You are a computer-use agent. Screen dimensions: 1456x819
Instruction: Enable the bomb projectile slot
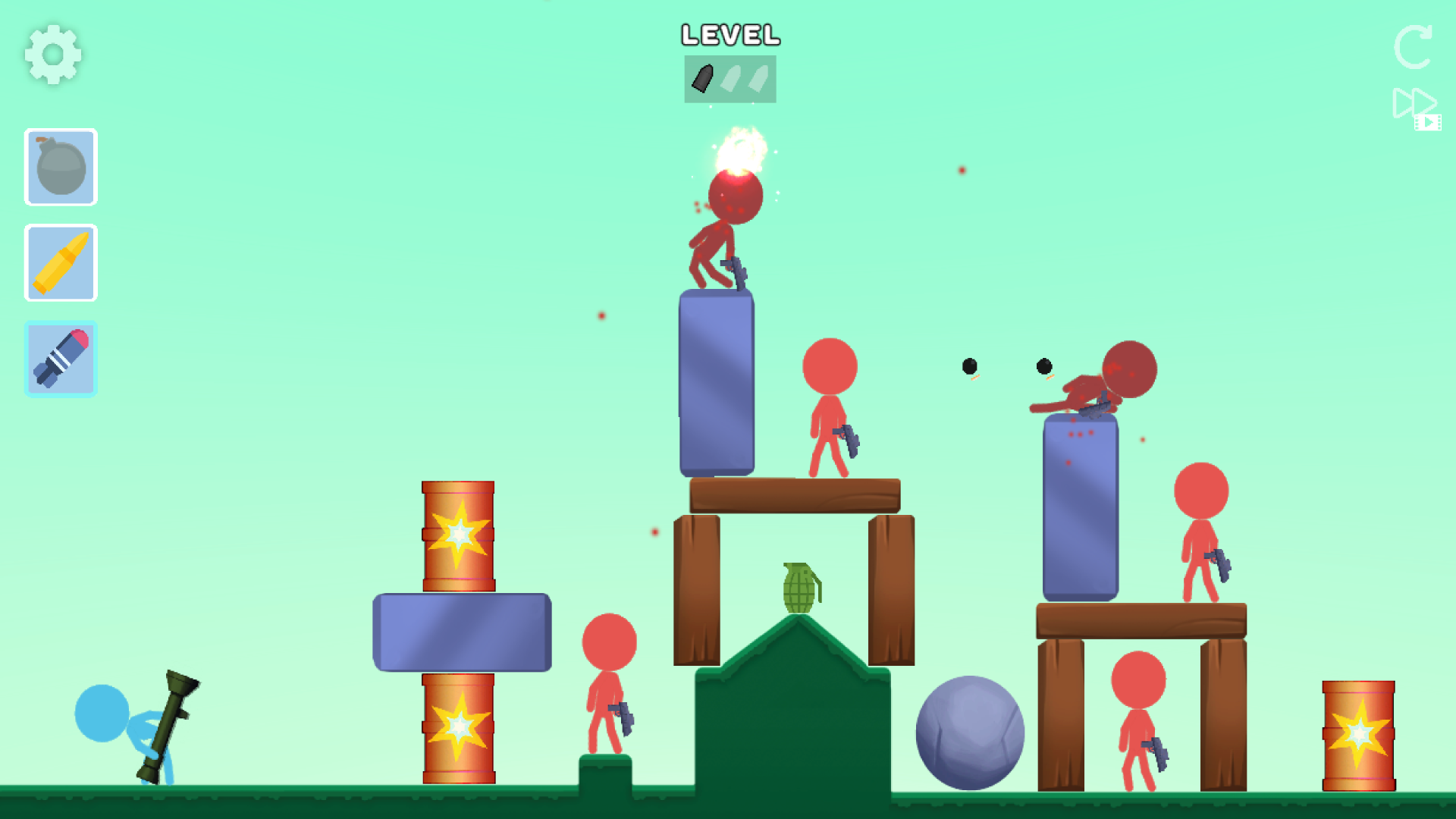(x=60, y=167)
